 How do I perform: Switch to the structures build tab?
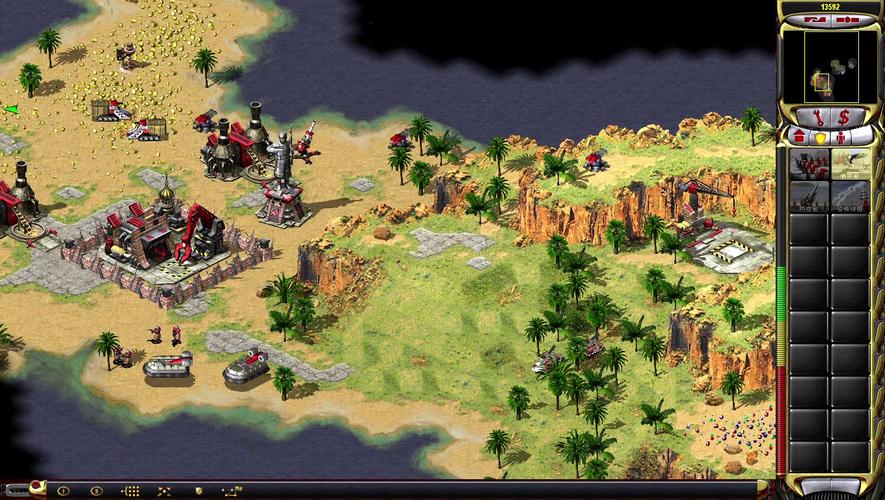800,136
